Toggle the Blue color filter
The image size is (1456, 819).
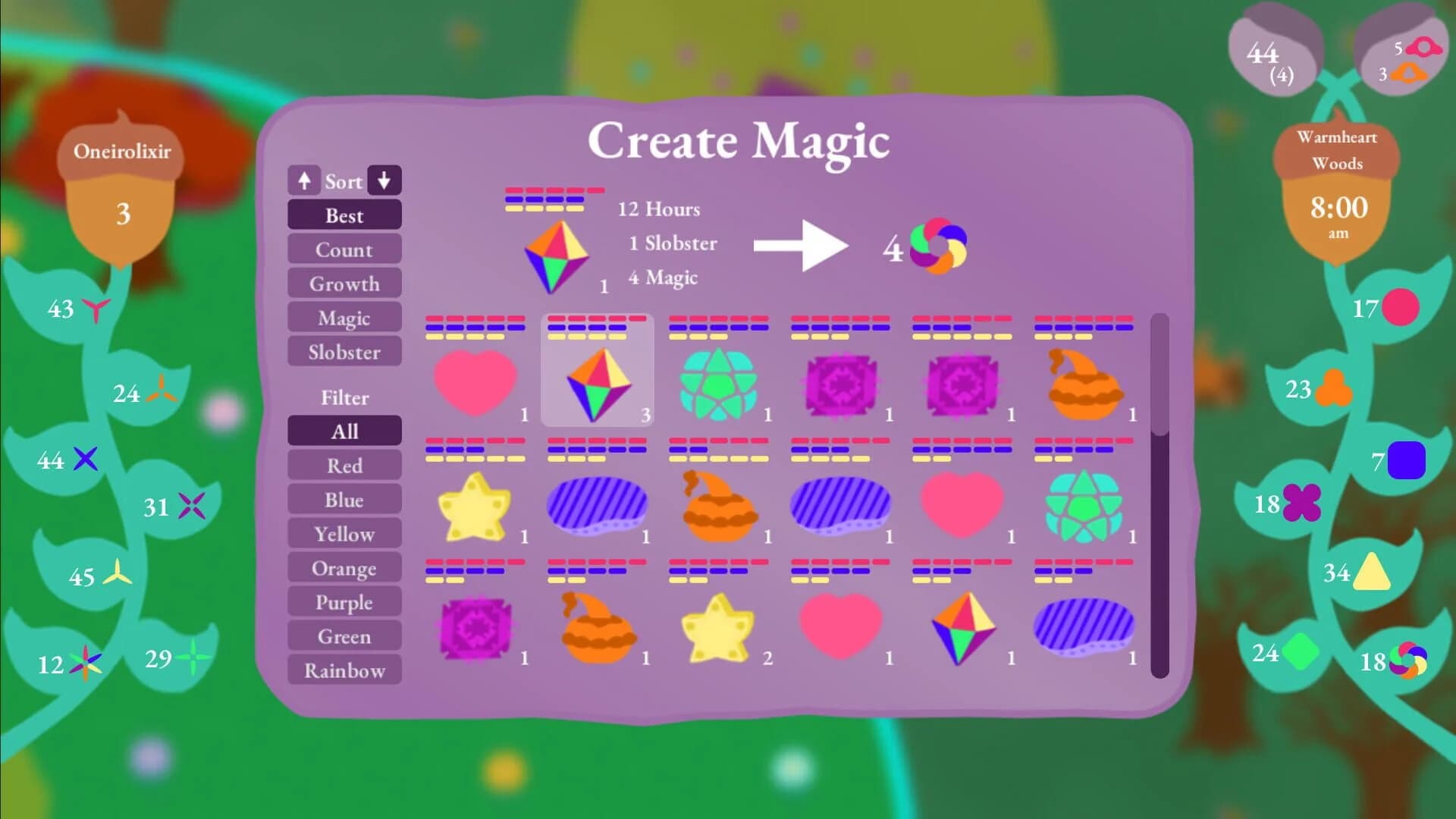(344, 499)
